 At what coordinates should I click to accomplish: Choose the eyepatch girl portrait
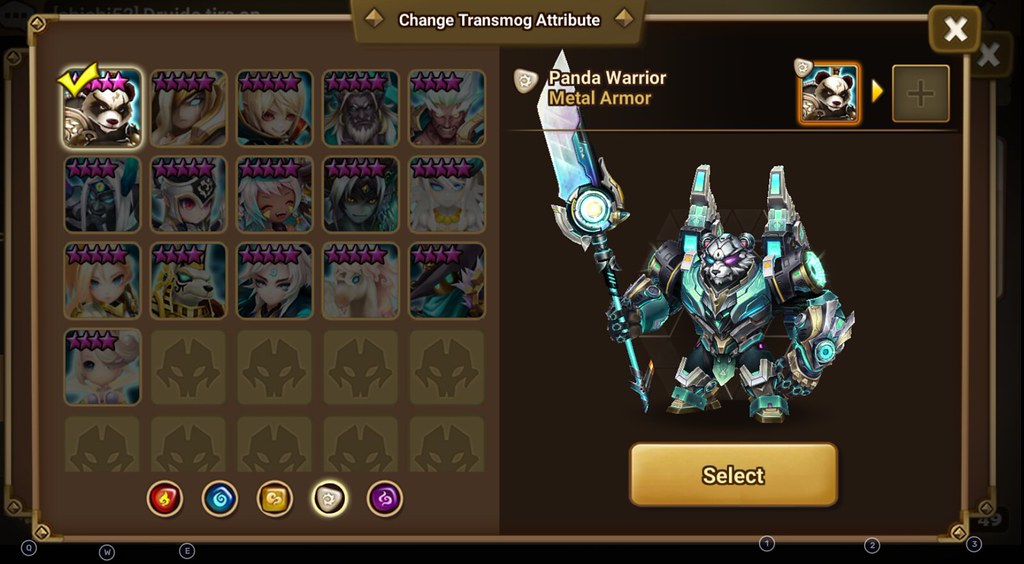189,194
